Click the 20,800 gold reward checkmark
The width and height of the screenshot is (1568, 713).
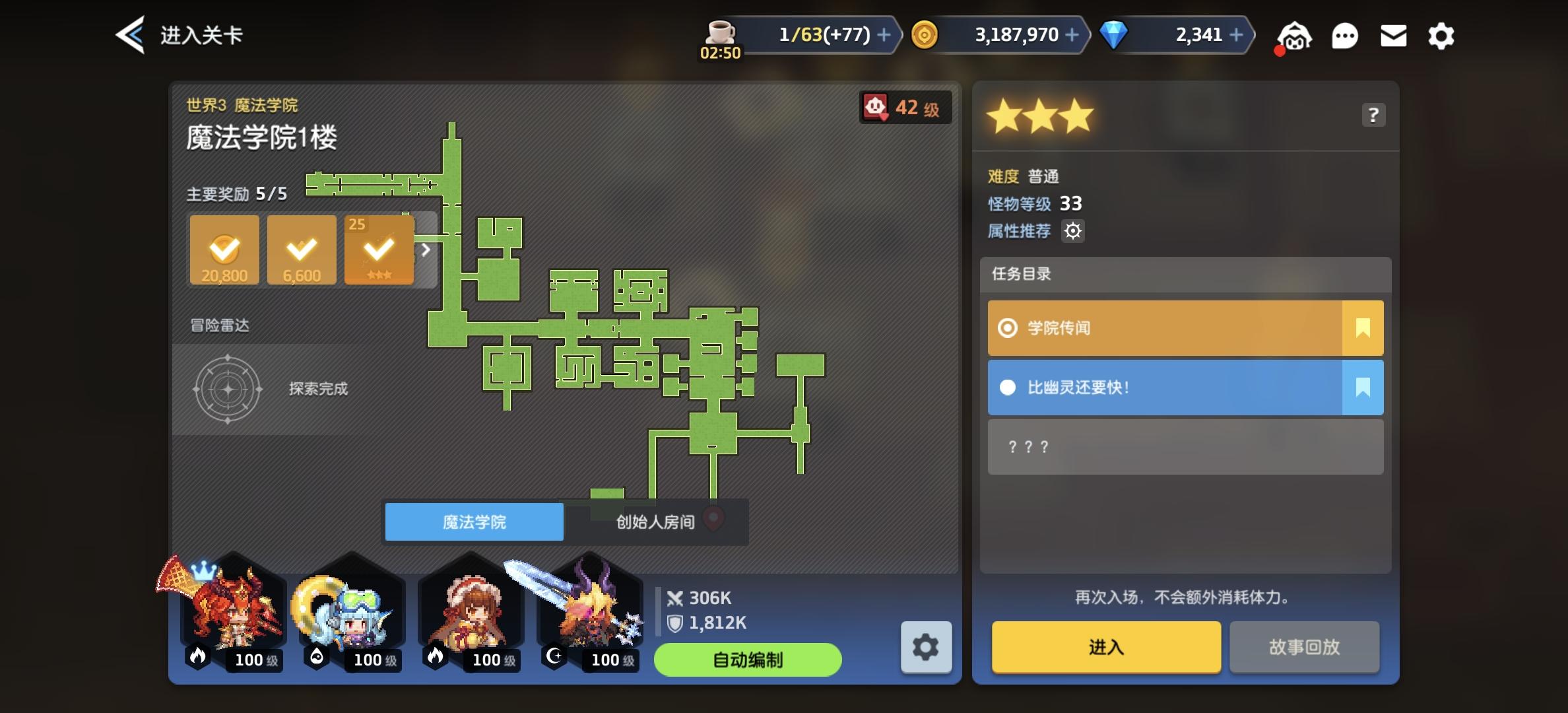tap(224, 250)
